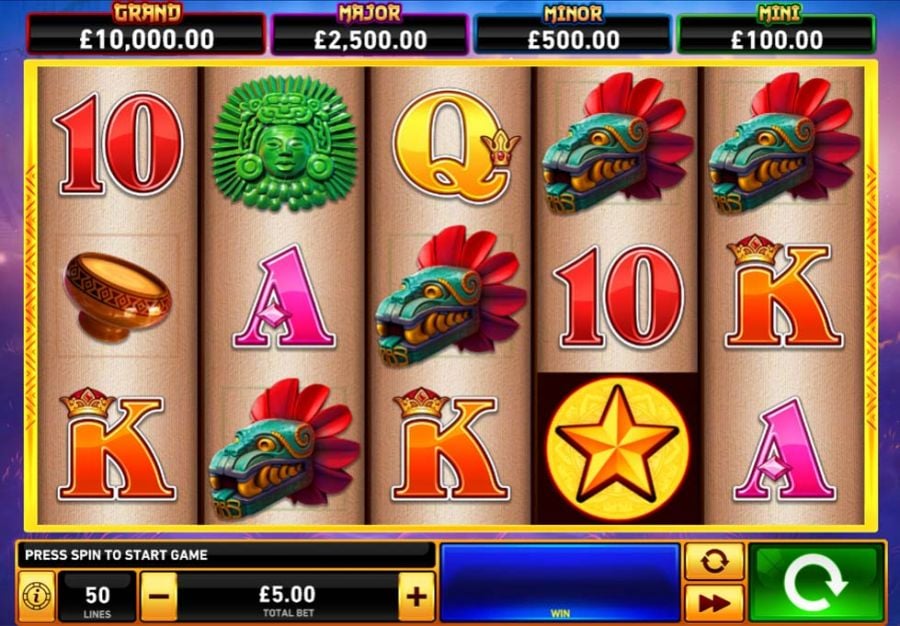The image size is (900, 626).
Task: Select the 50 lines display
Action: (x=97, y=598)
